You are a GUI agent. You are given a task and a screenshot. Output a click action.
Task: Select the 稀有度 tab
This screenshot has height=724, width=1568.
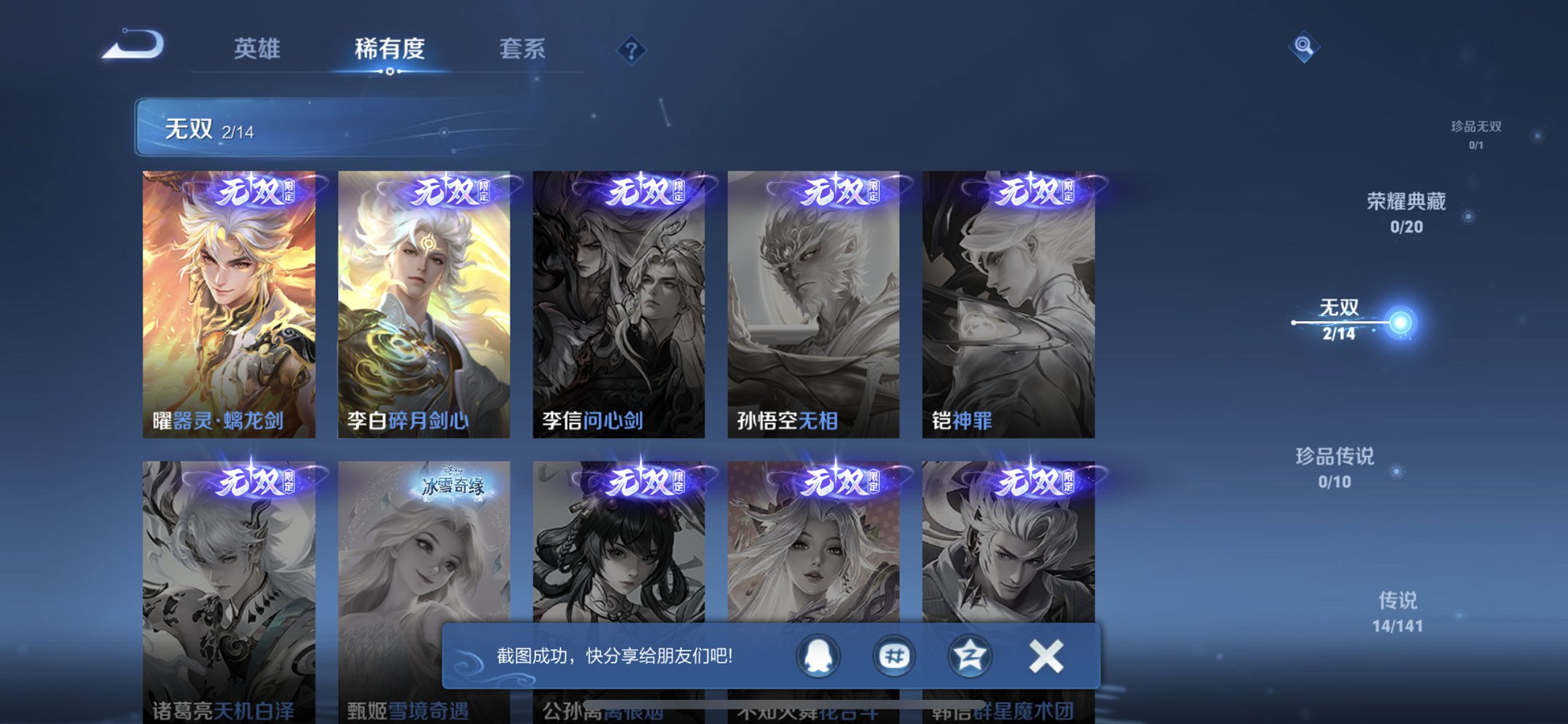pyautogui.click(x=390, y=50)
